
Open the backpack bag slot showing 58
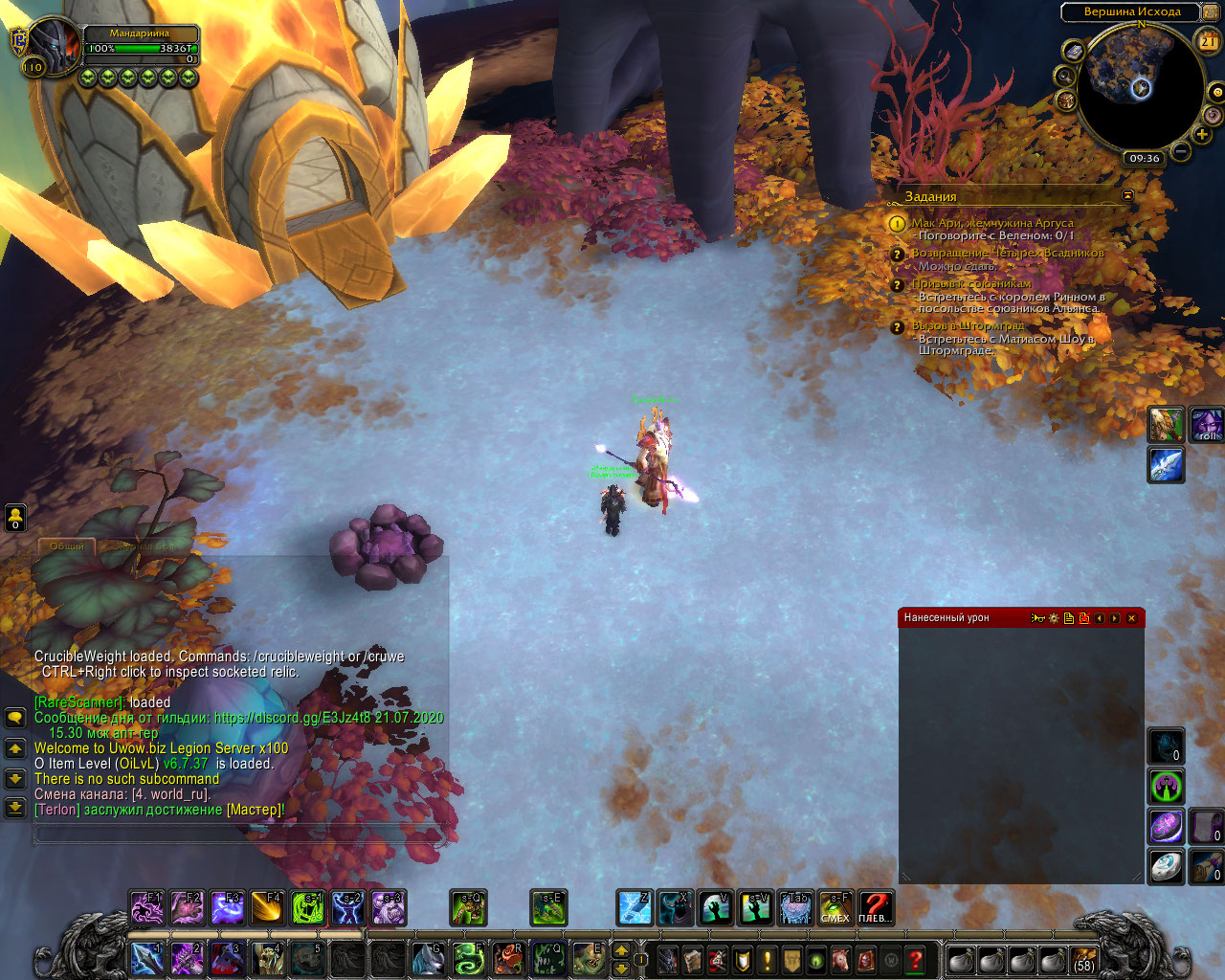1083,959
